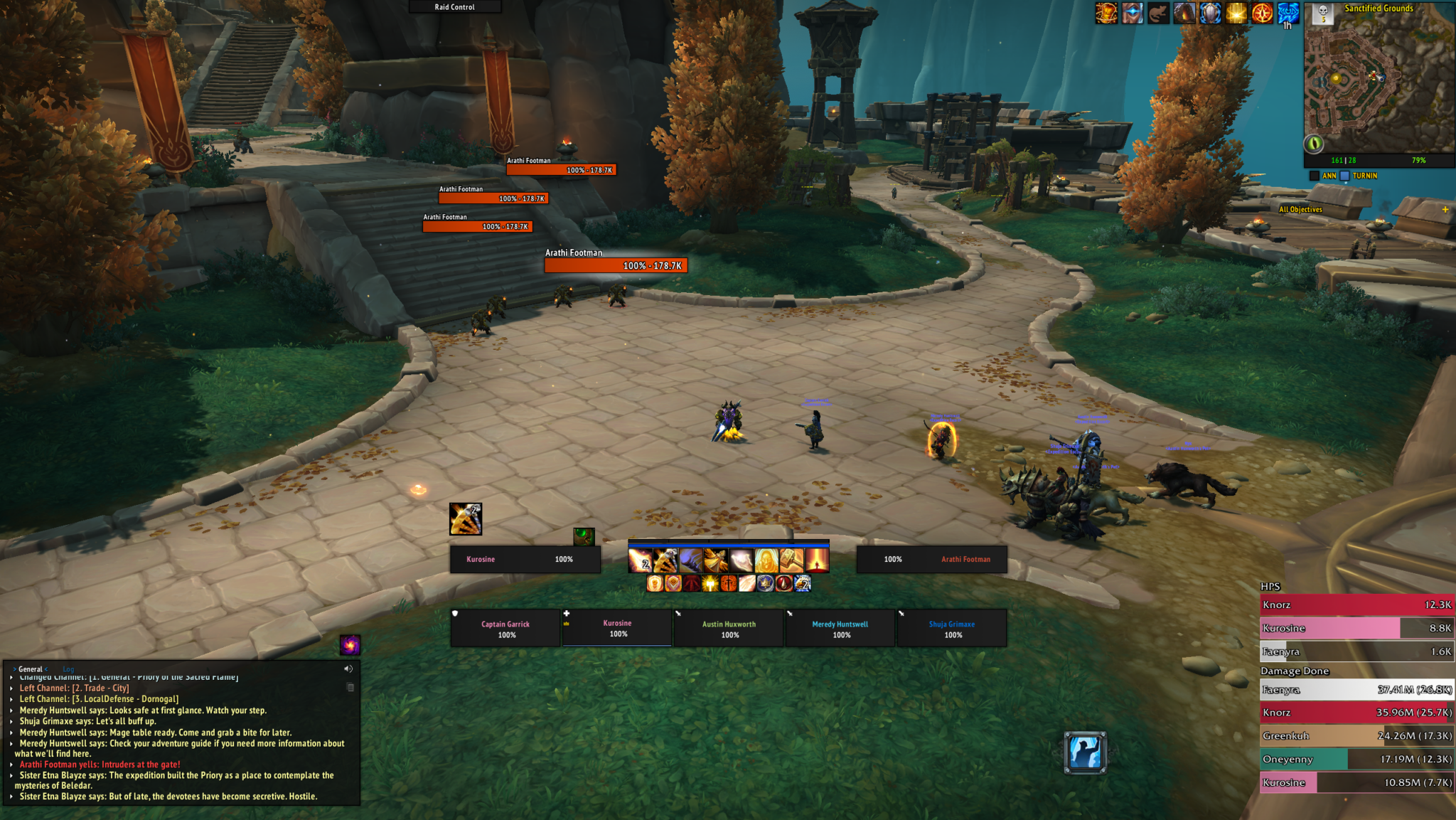Enable the ANN checkbox under the minimap
The image size is (1456, 820).
pos(1313,175)
